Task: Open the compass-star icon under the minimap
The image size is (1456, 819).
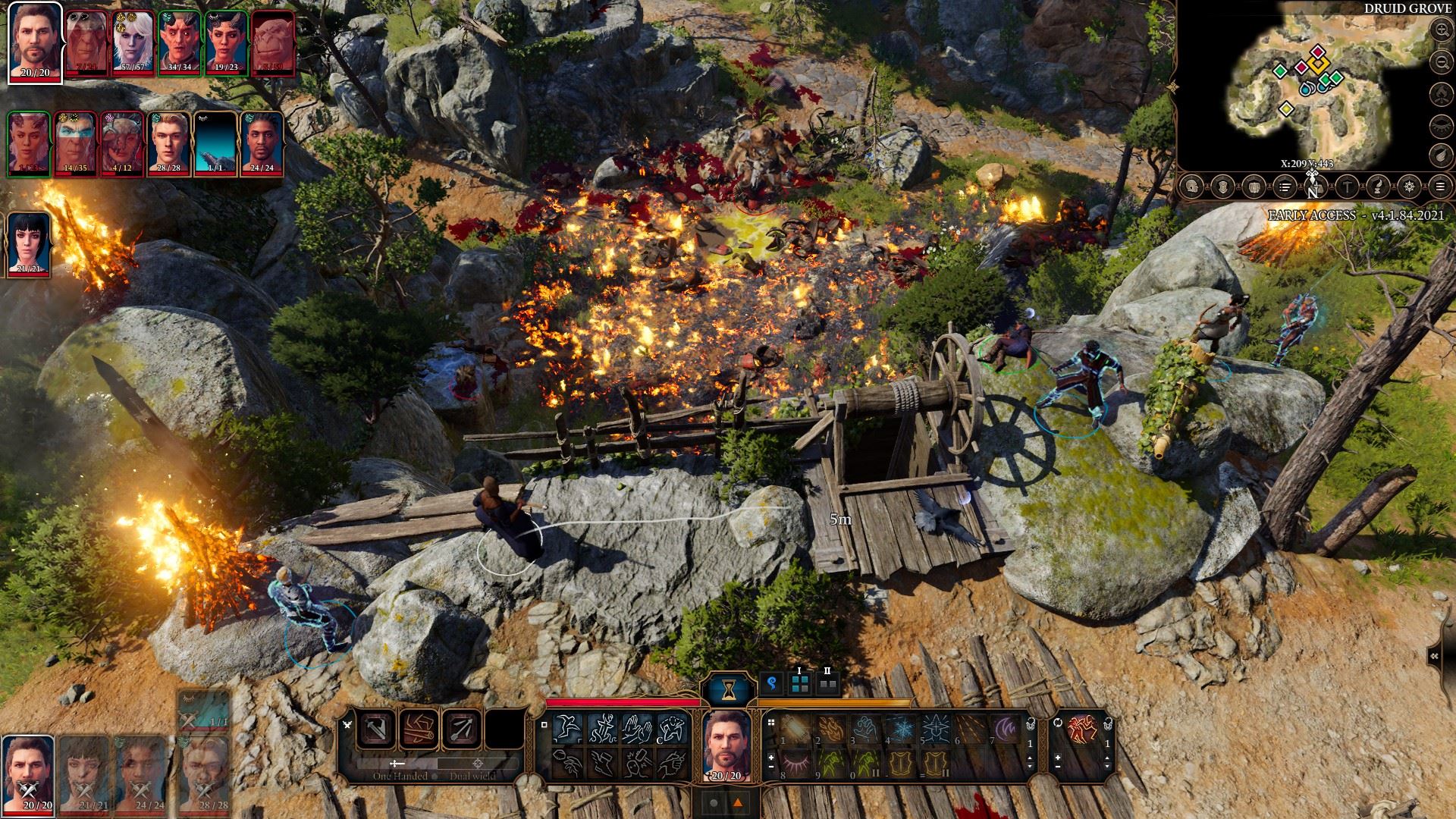Action: (x=1409, y=187)
